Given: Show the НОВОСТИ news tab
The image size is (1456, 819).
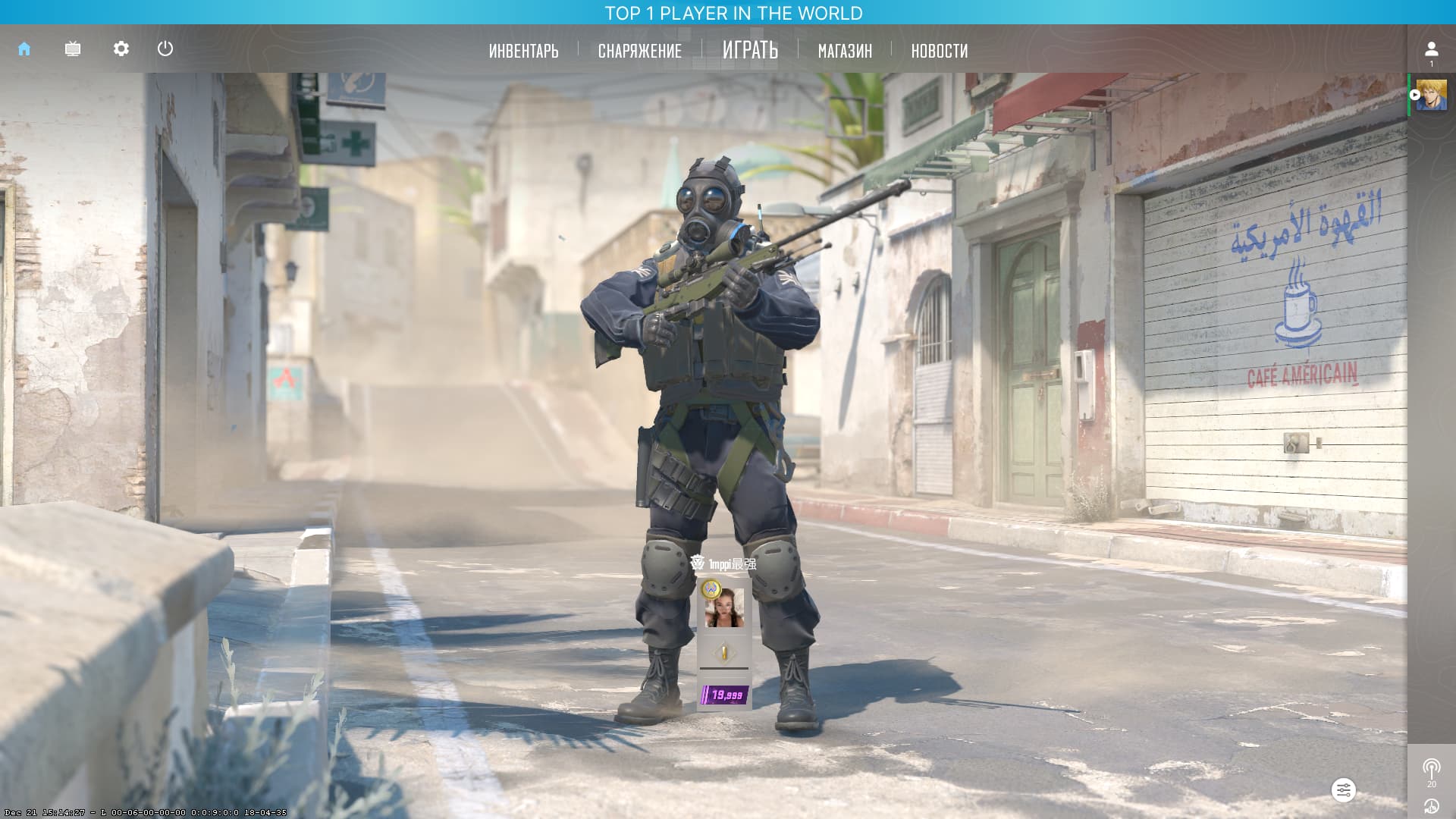Looking at the screenshot, I should click(939, 51).
